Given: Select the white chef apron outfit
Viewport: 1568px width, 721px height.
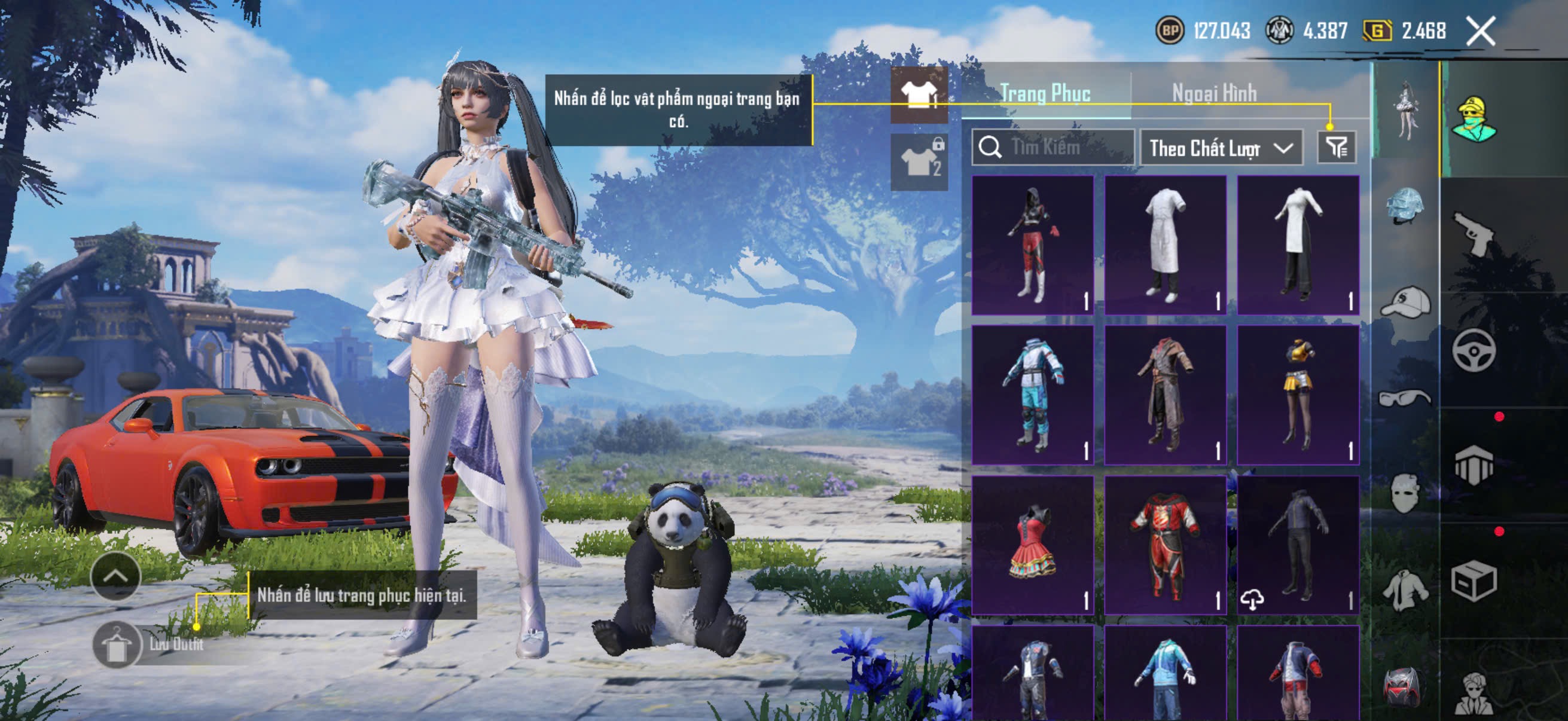Looking at the screenshot, I should (1165, 245).
